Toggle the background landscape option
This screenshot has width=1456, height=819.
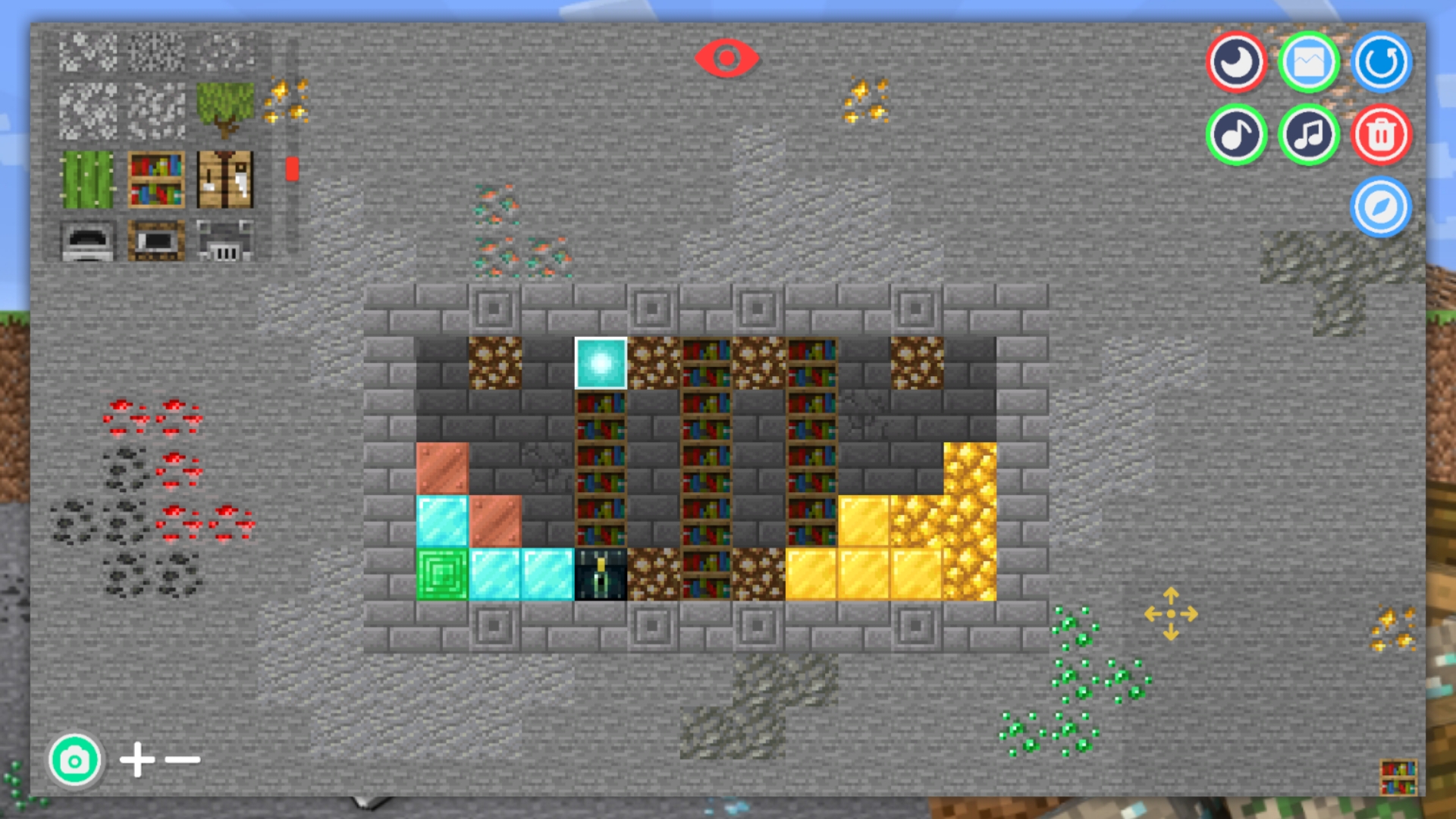[1308, 64]
